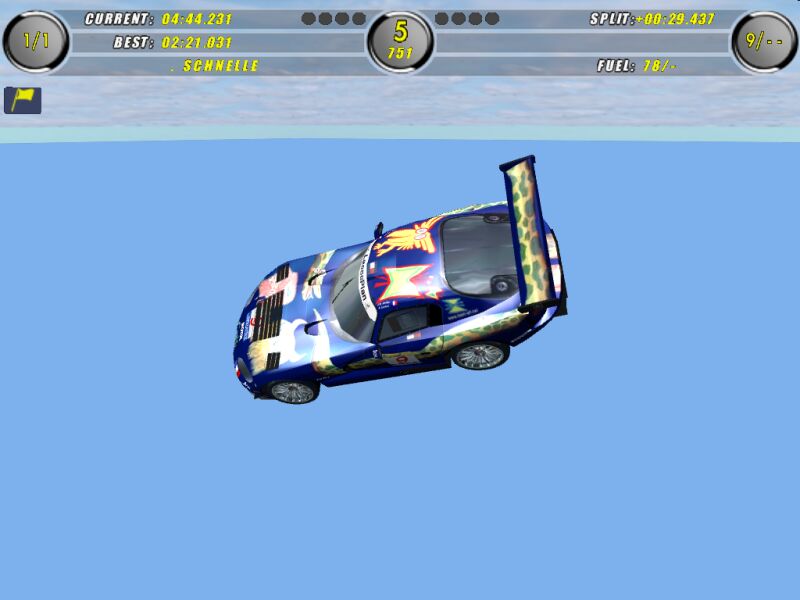Click the yellow flag indicator icon
The height and width of the screenshot is (600, 800).
coord(23,100)
